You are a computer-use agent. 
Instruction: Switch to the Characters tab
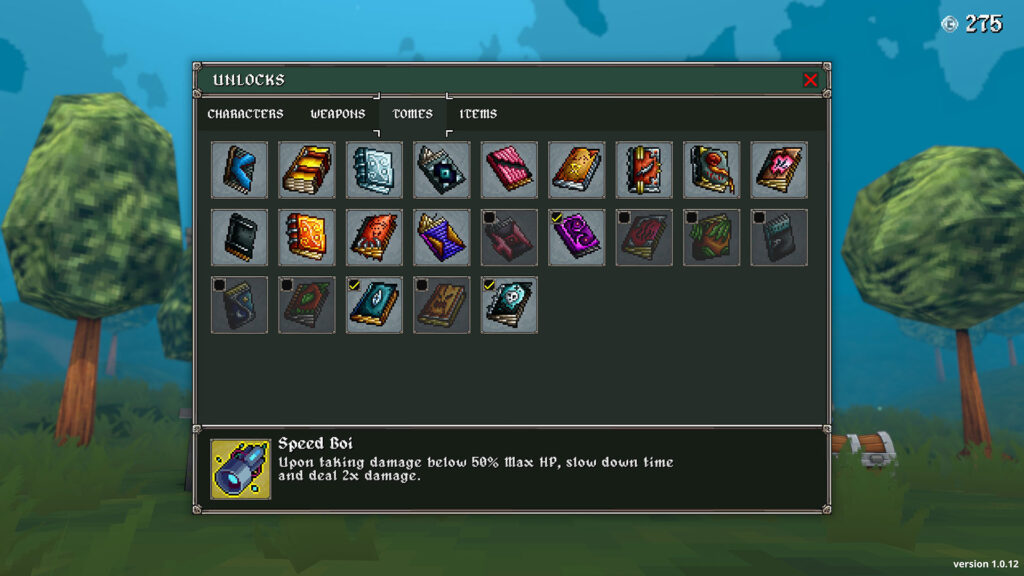[245, 114]
